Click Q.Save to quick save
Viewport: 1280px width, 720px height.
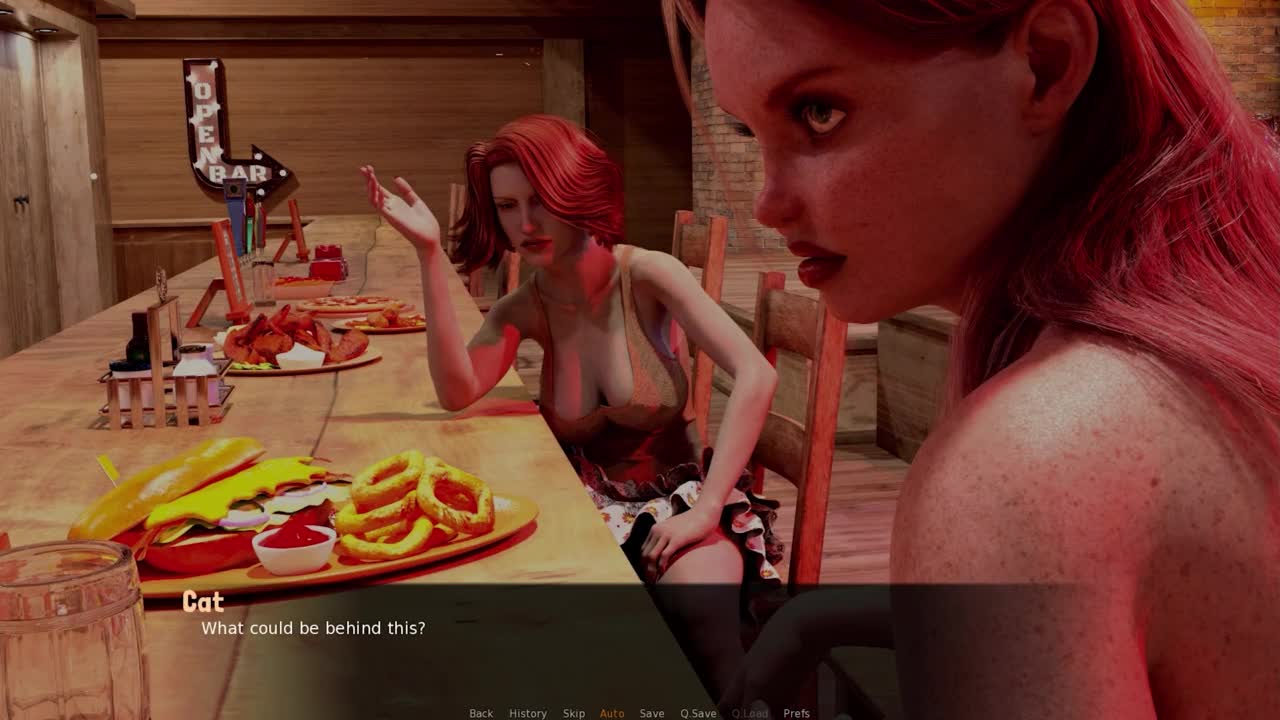coord(698,713)
